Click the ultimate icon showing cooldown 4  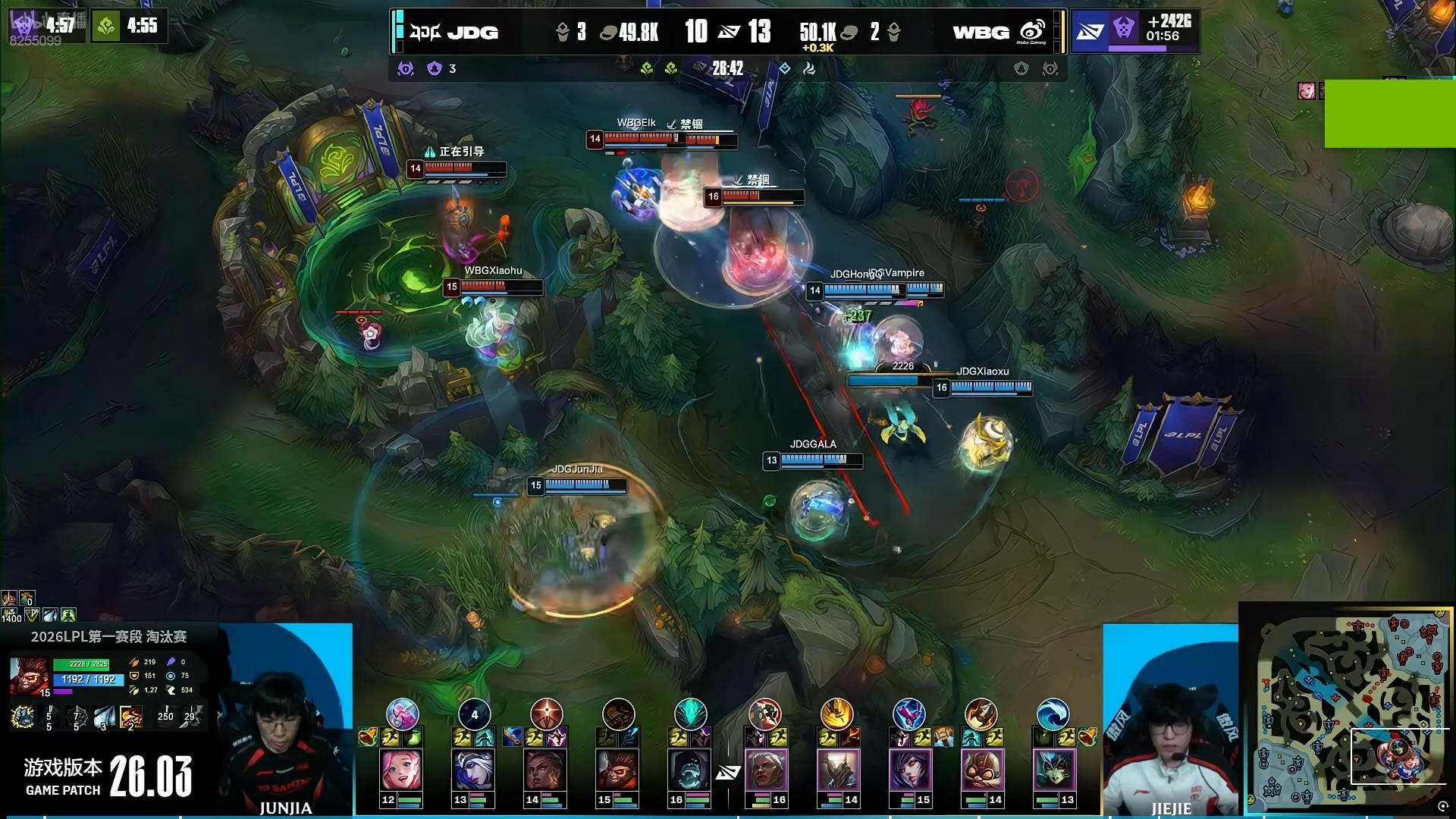point(475,714)
